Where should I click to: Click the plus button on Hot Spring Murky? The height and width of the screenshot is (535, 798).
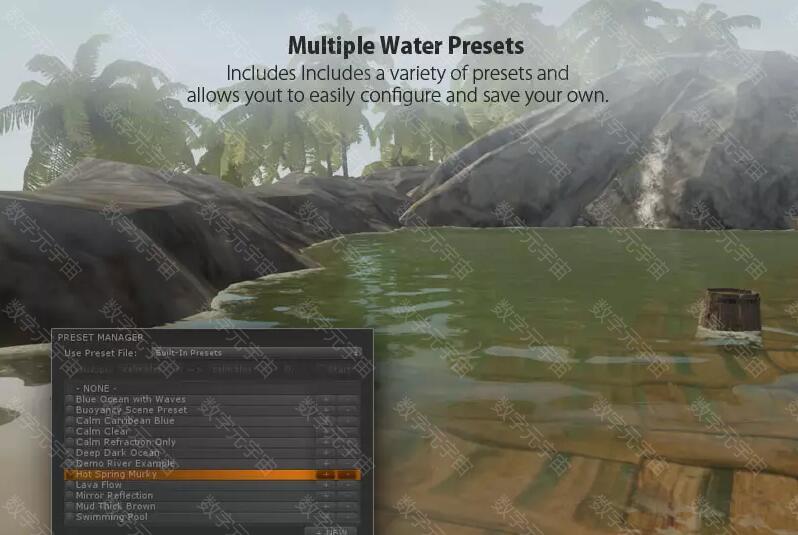click(x=325, y=475)
